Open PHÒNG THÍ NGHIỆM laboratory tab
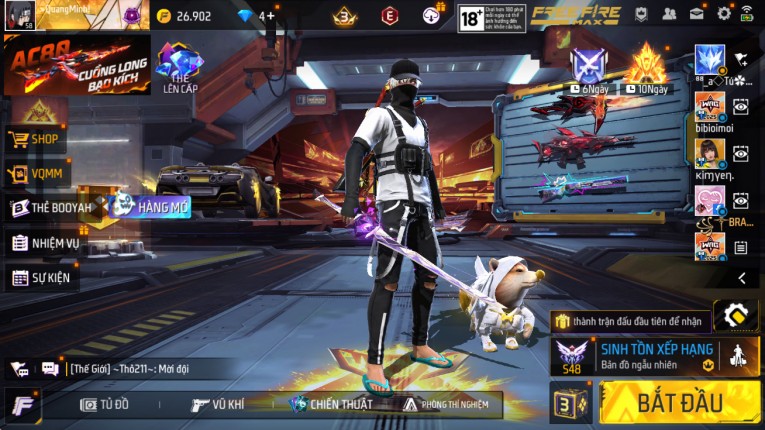Viewport: 765px width, 430px height. [444, 404]
